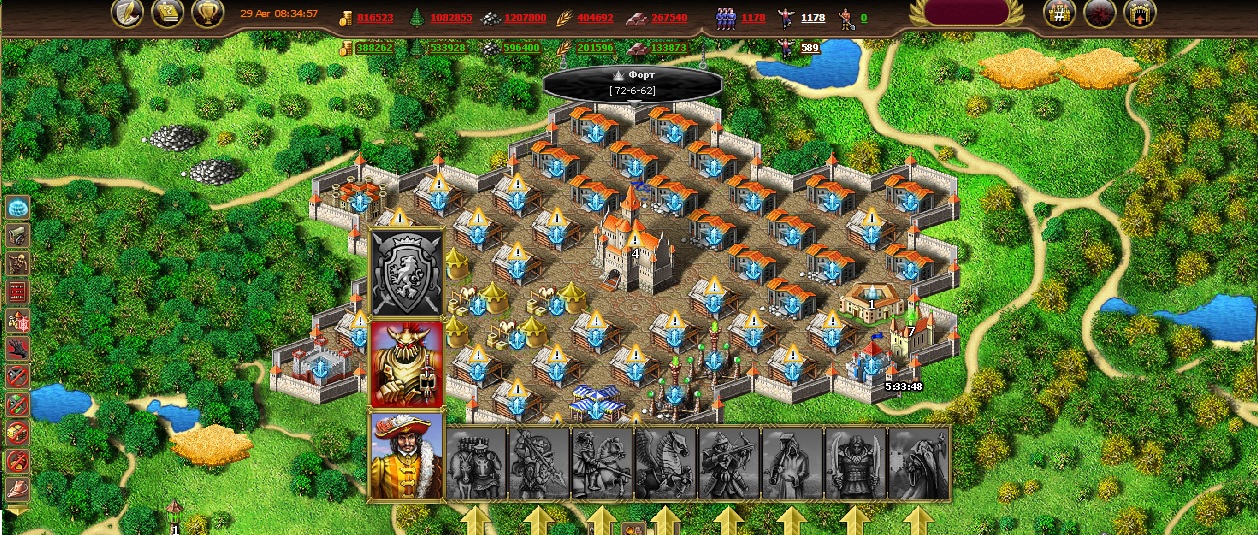Viewport: 1258px width, 535px height.
Task: Select the seashell horn sidebar icon
Action: click(x=18, y=489)
